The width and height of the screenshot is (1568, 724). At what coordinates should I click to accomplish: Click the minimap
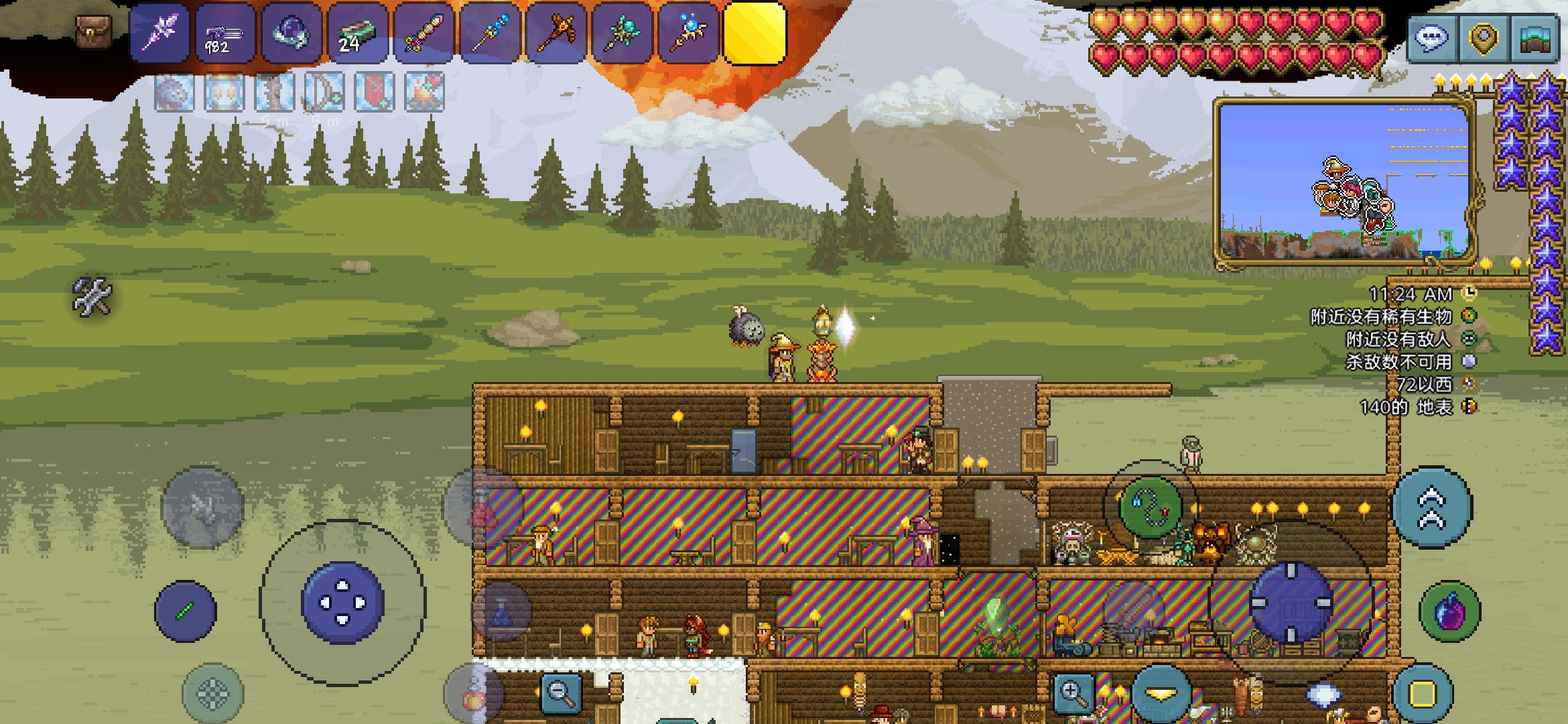click(1344, 182)
